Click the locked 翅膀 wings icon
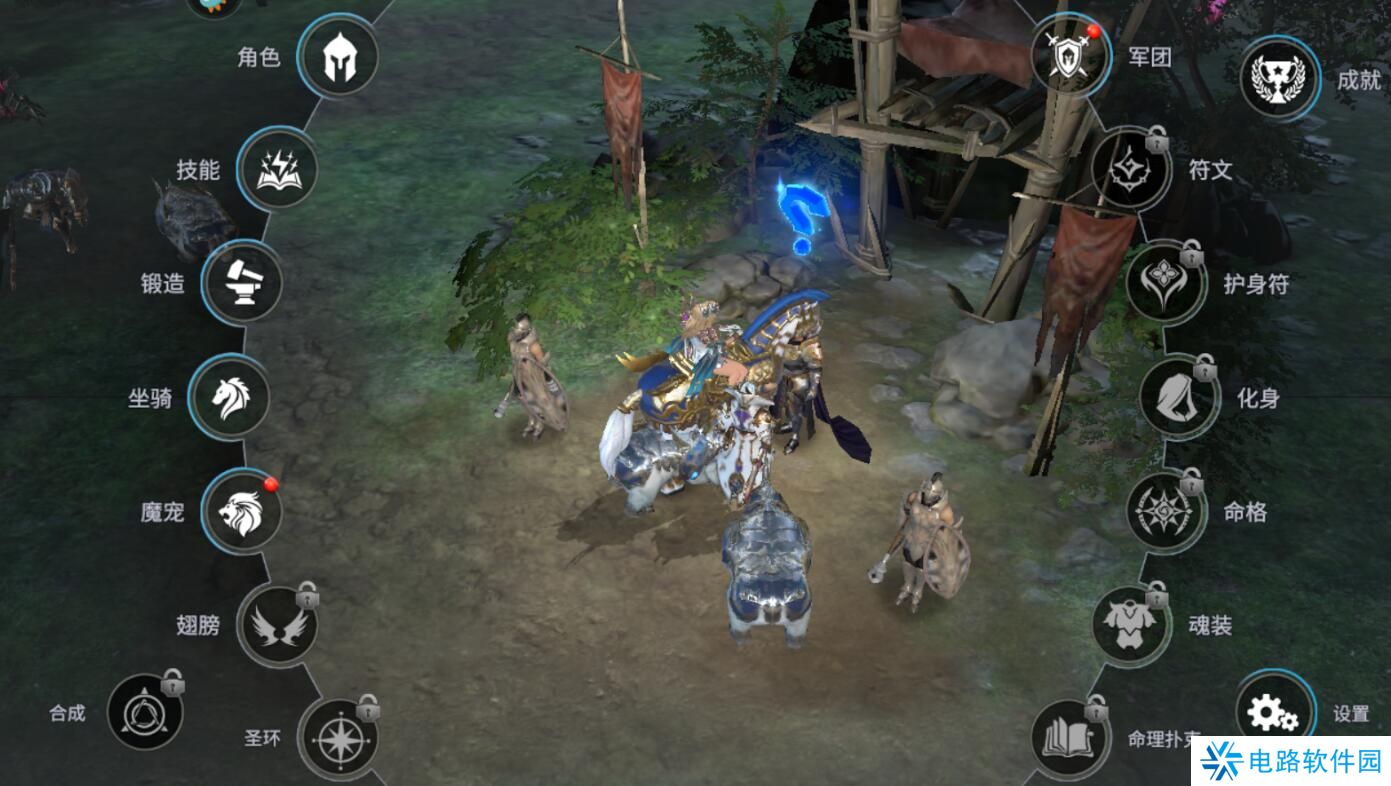Viewport: 1391px width, 786px height. point(277,625)
